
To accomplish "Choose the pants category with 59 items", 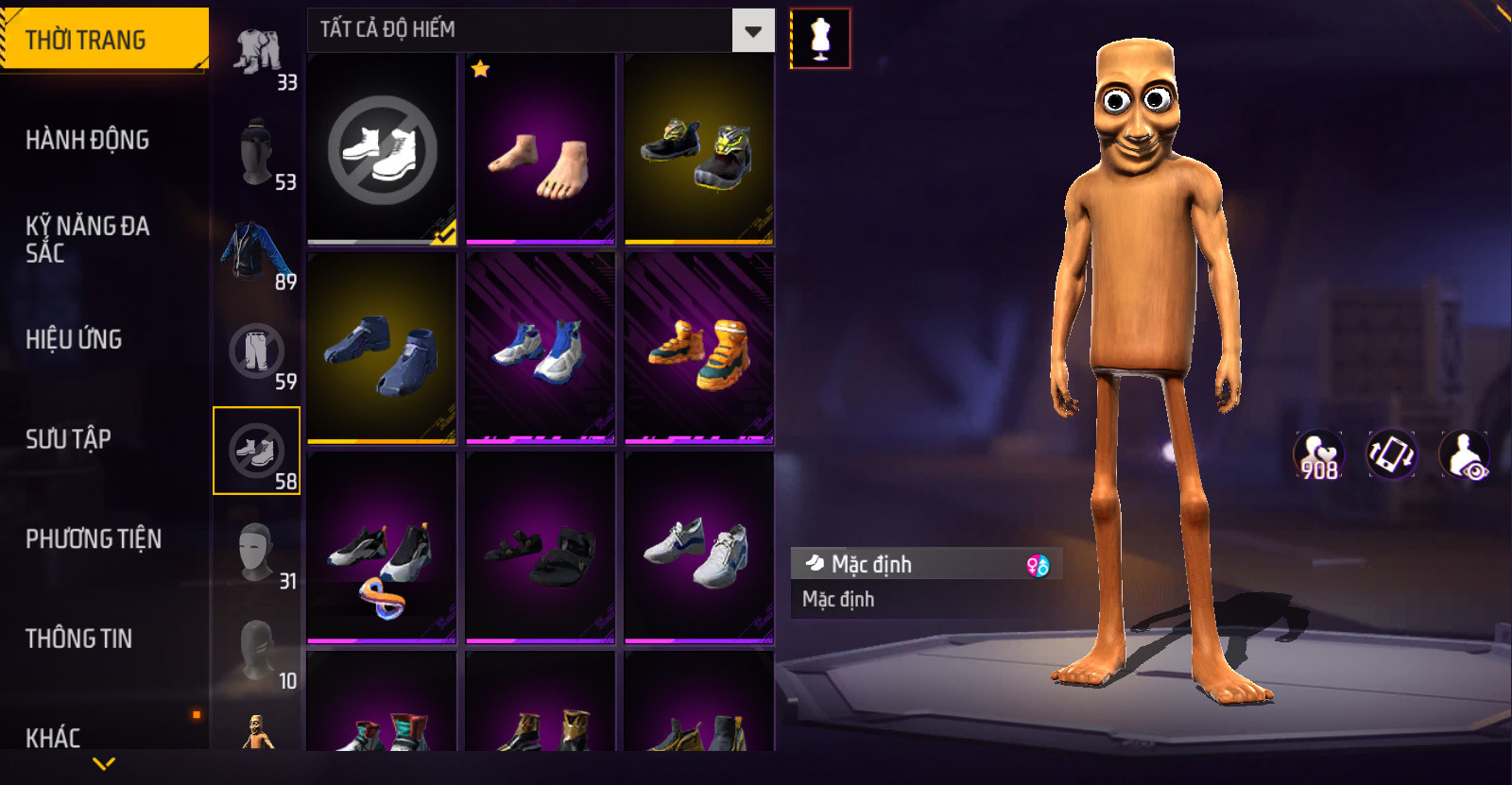I will coord(257,352).
